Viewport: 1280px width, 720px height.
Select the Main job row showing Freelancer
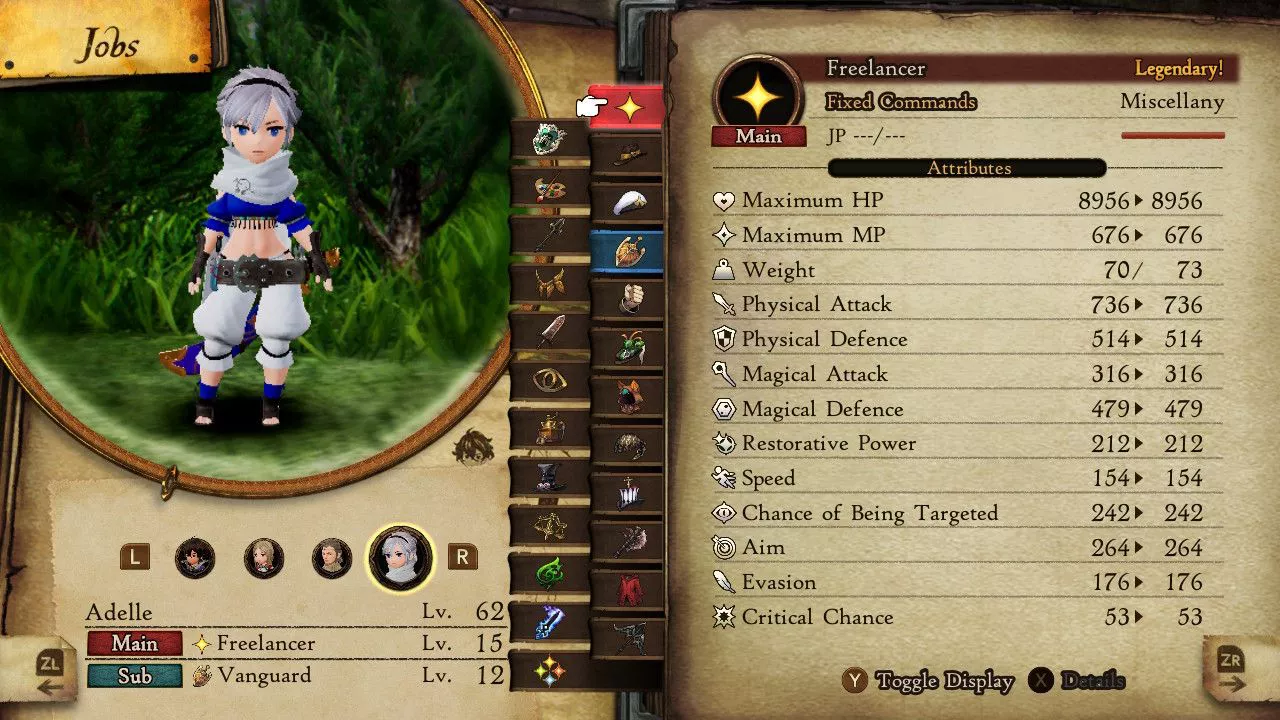tap(295, 643)
